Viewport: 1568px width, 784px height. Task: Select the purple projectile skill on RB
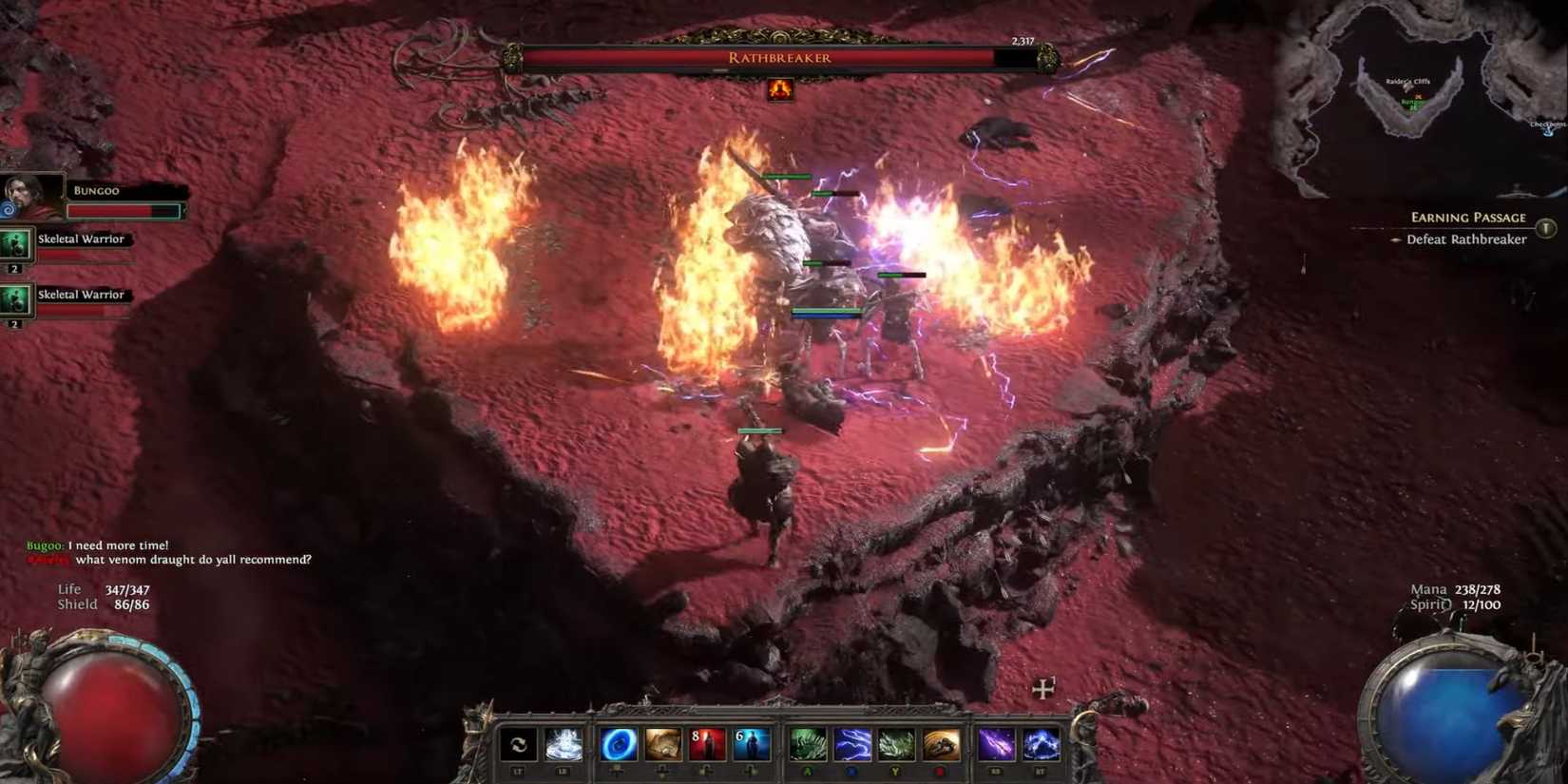point(995,744)
